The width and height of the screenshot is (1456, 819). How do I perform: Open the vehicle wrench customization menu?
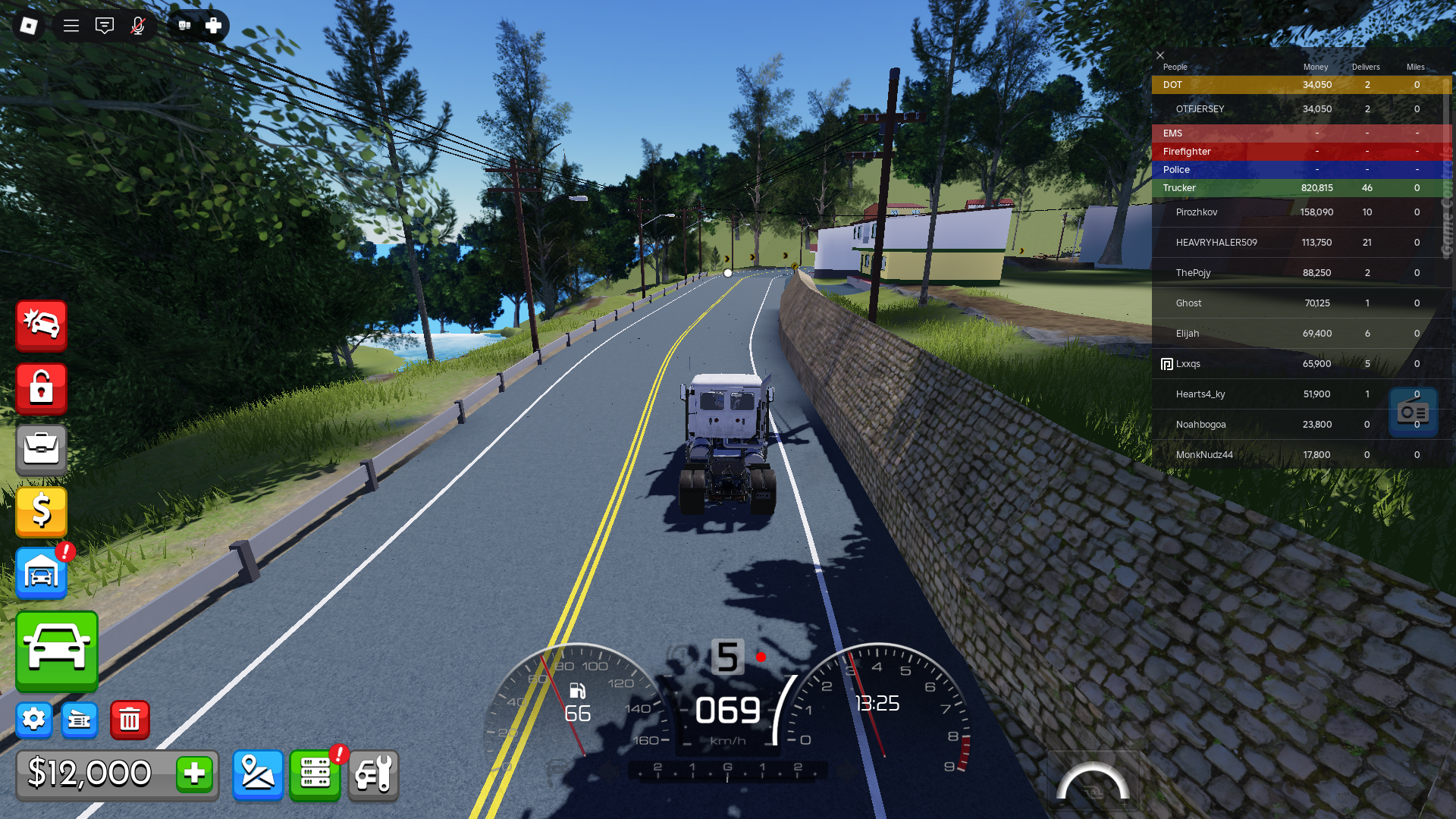point(373,774)
